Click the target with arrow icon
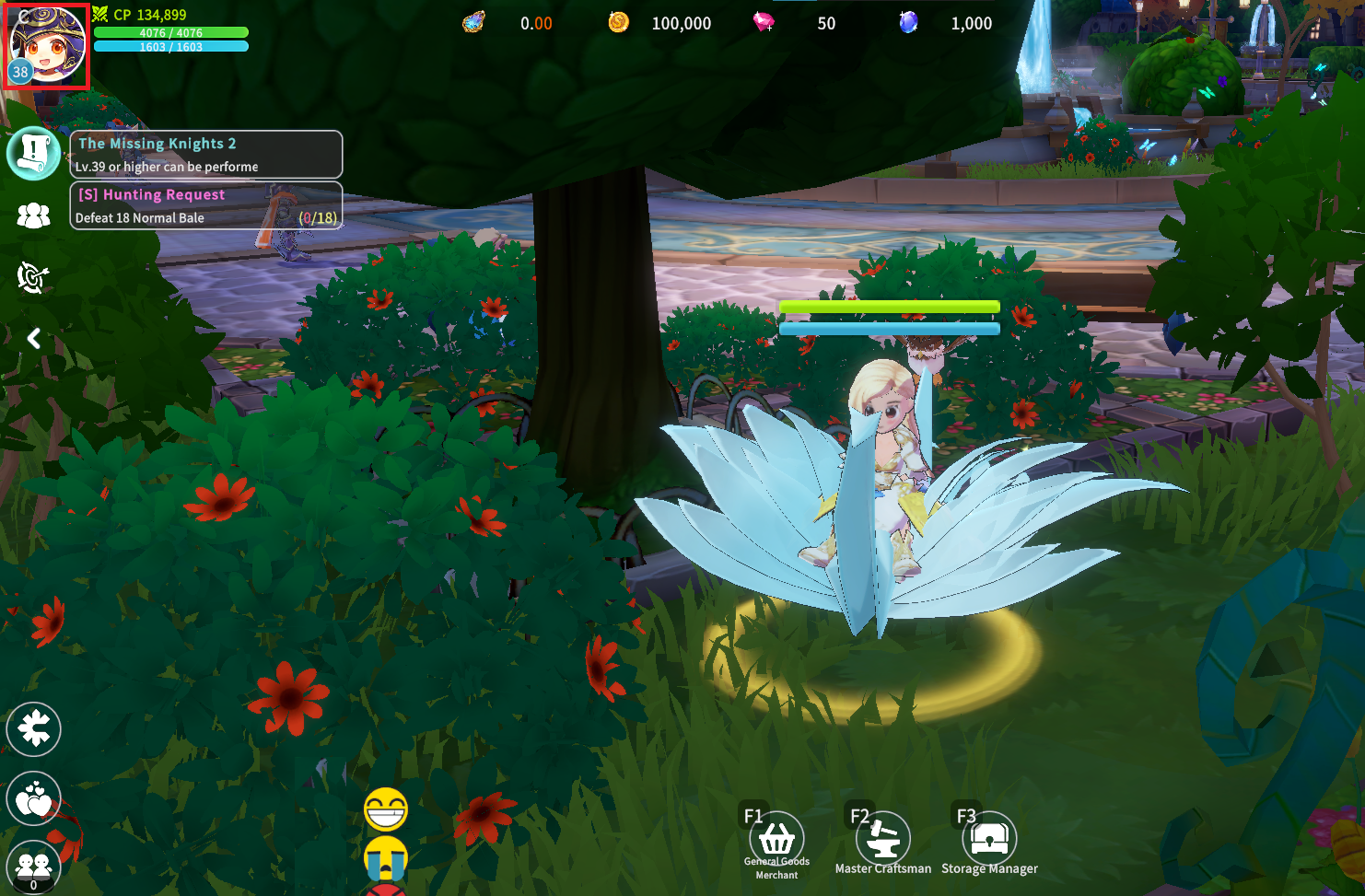Image resolution: width=1365 pixels, height=896 pixels. [x=33, y=276]
